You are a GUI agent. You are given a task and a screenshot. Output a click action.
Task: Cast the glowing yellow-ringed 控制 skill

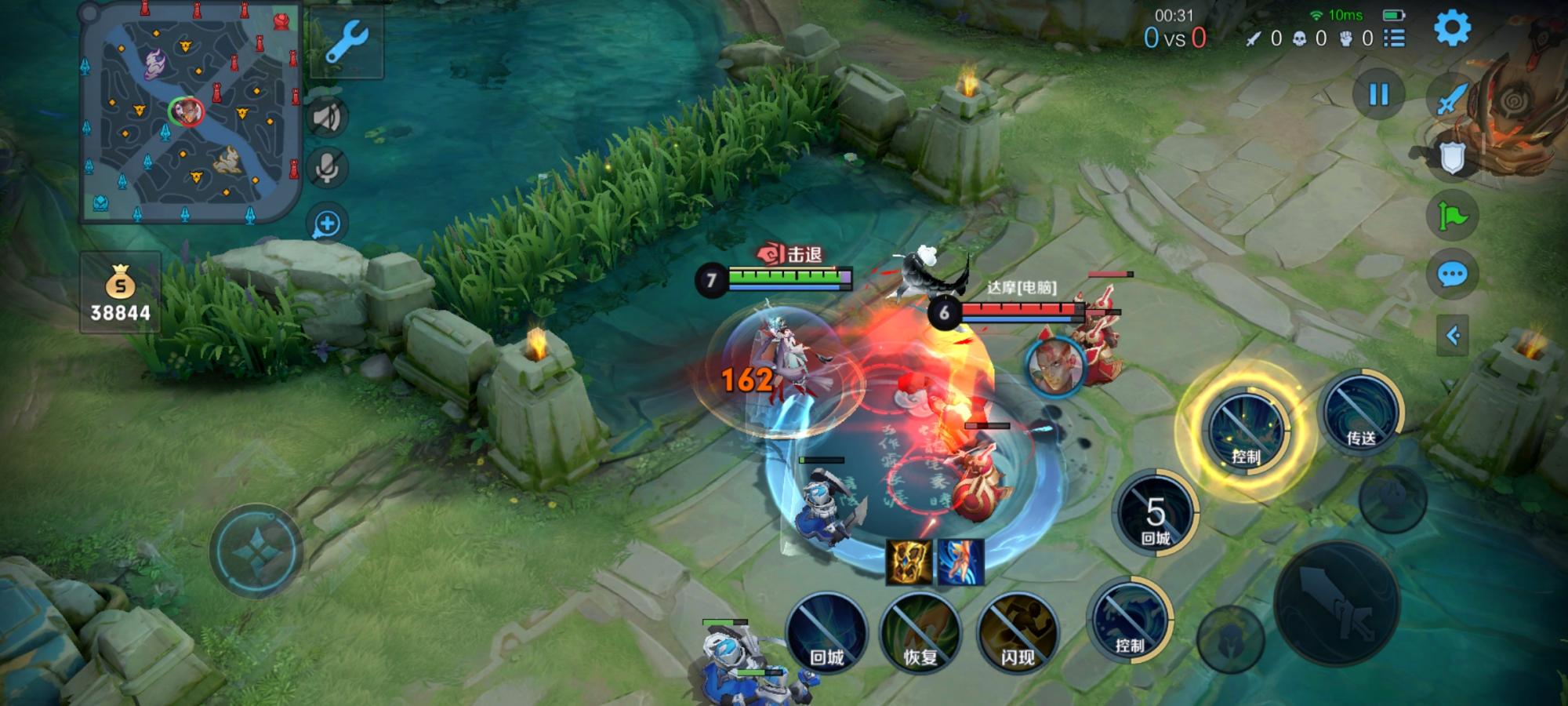click(x=1245, y=431)
